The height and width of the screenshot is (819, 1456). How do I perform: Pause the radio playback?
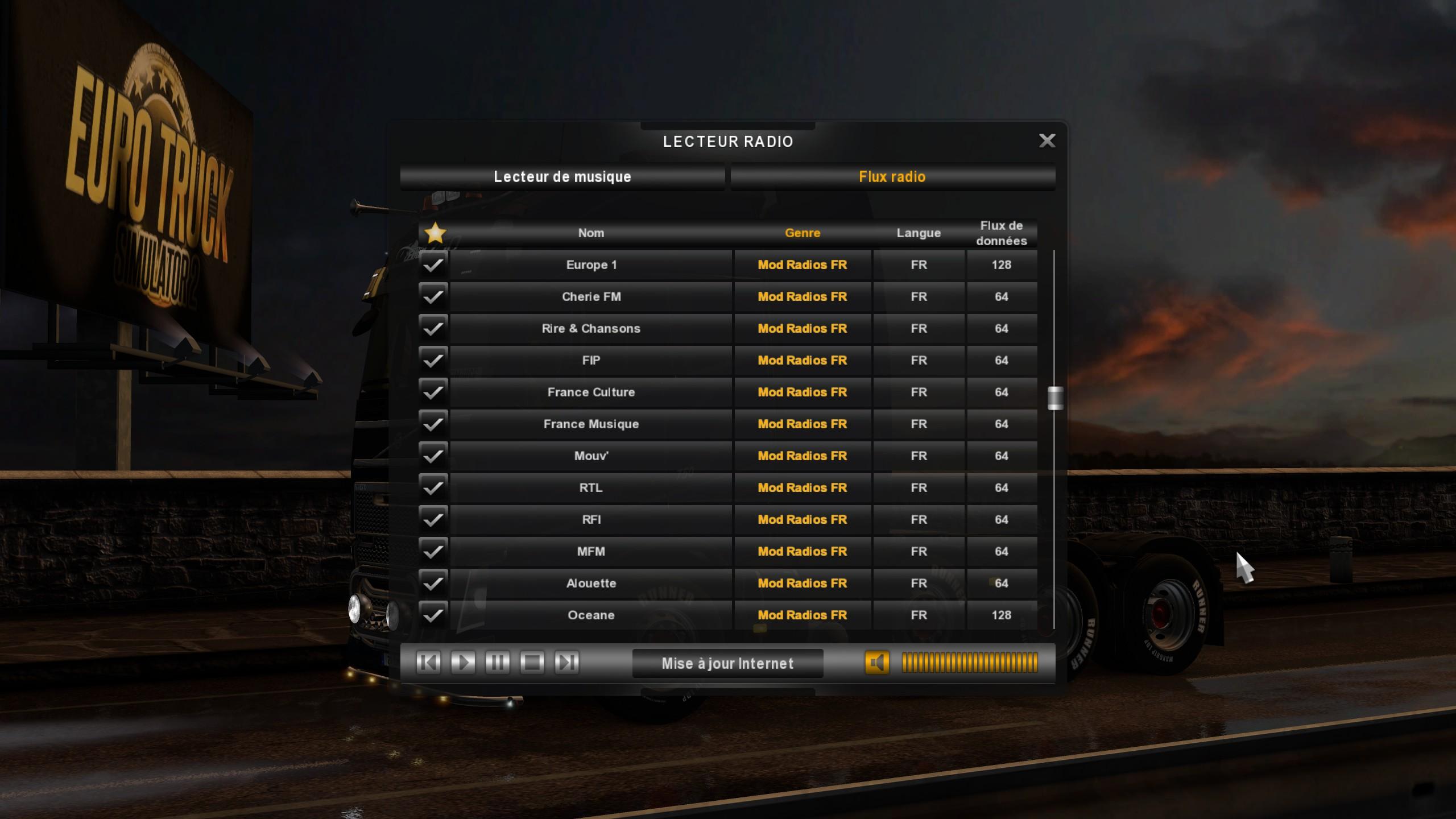tap(498, 663)
